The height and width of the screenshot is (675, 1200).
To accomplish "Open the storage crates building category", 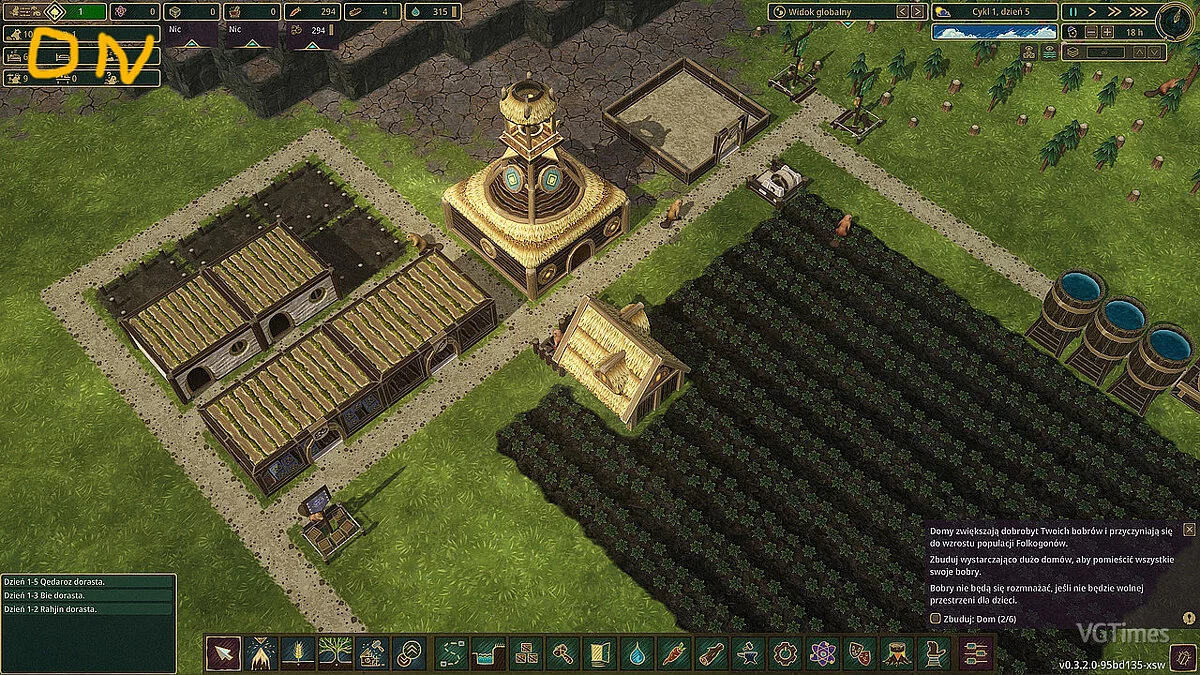I will [526, 653].
